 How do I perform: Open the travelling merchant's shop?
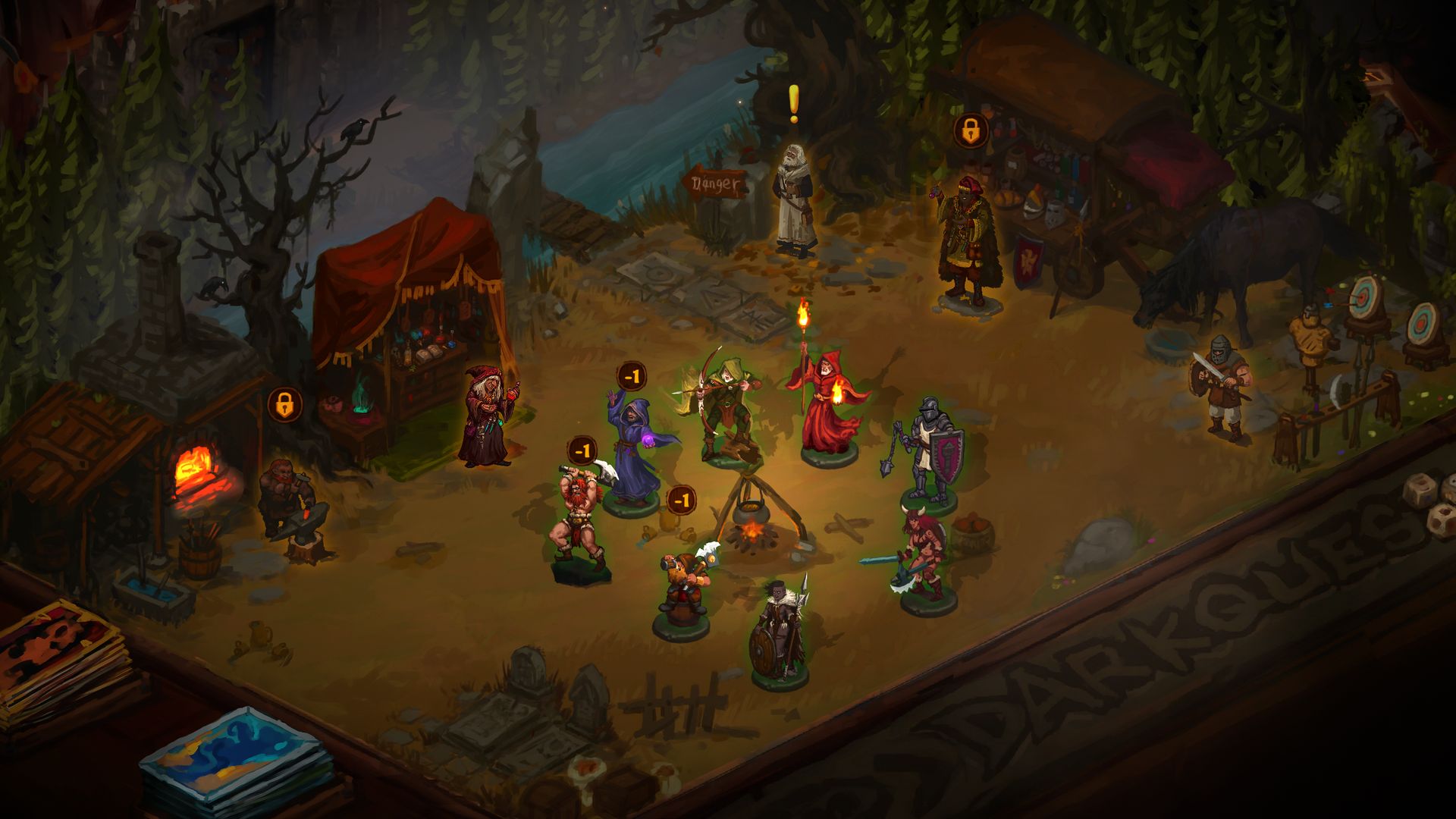pos(967,239)
